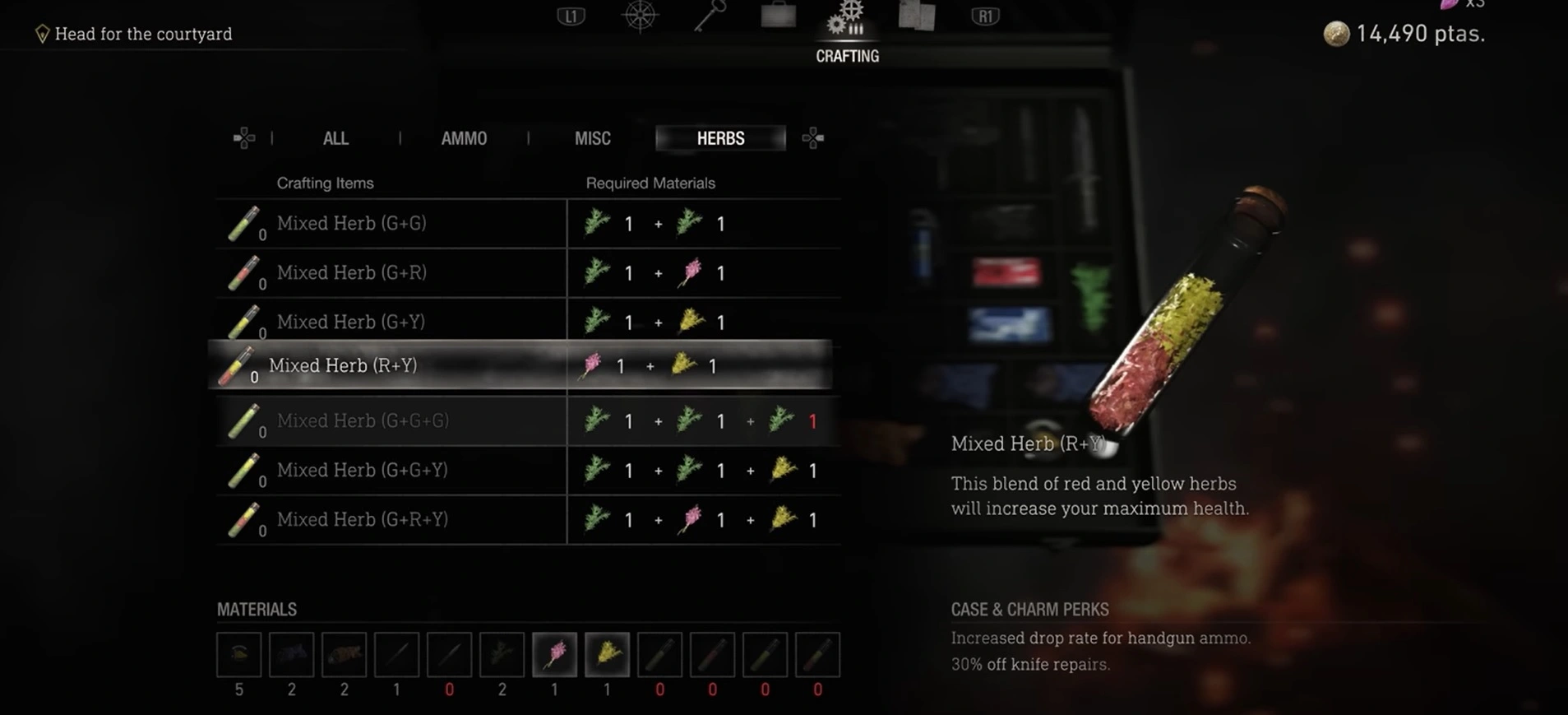This screenshot has height=715, width=1568.
Task: Select the Mixed Herb (G+R+Y) recipe
Action: click(x=363, y=519)
